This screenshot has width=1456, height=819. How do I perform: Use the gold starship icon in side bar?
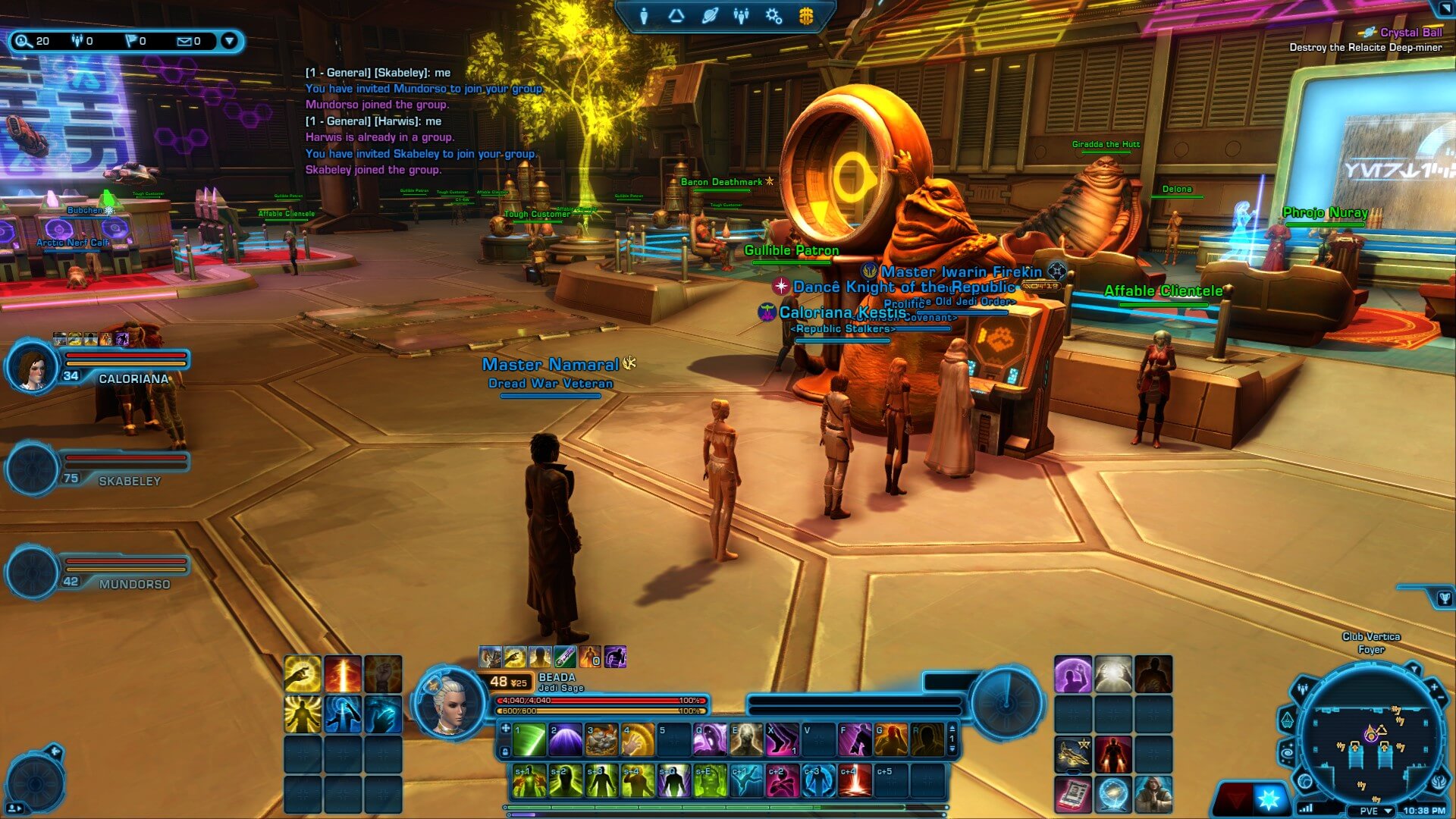[x=1073, y=755]
